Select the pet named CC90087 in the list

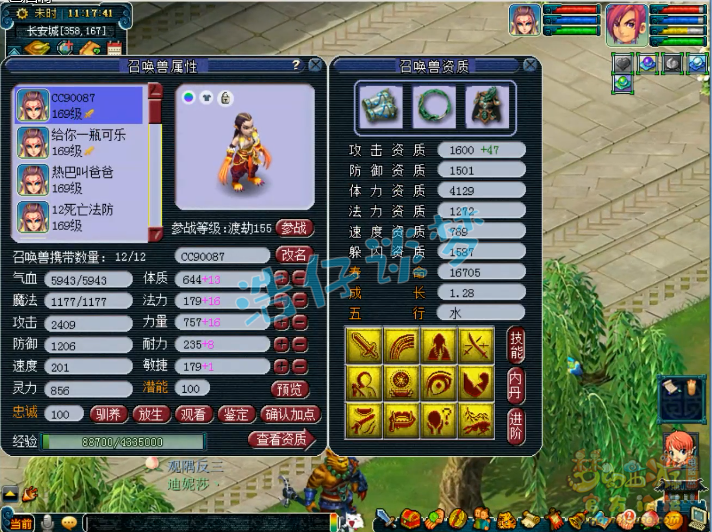(80, 105)
